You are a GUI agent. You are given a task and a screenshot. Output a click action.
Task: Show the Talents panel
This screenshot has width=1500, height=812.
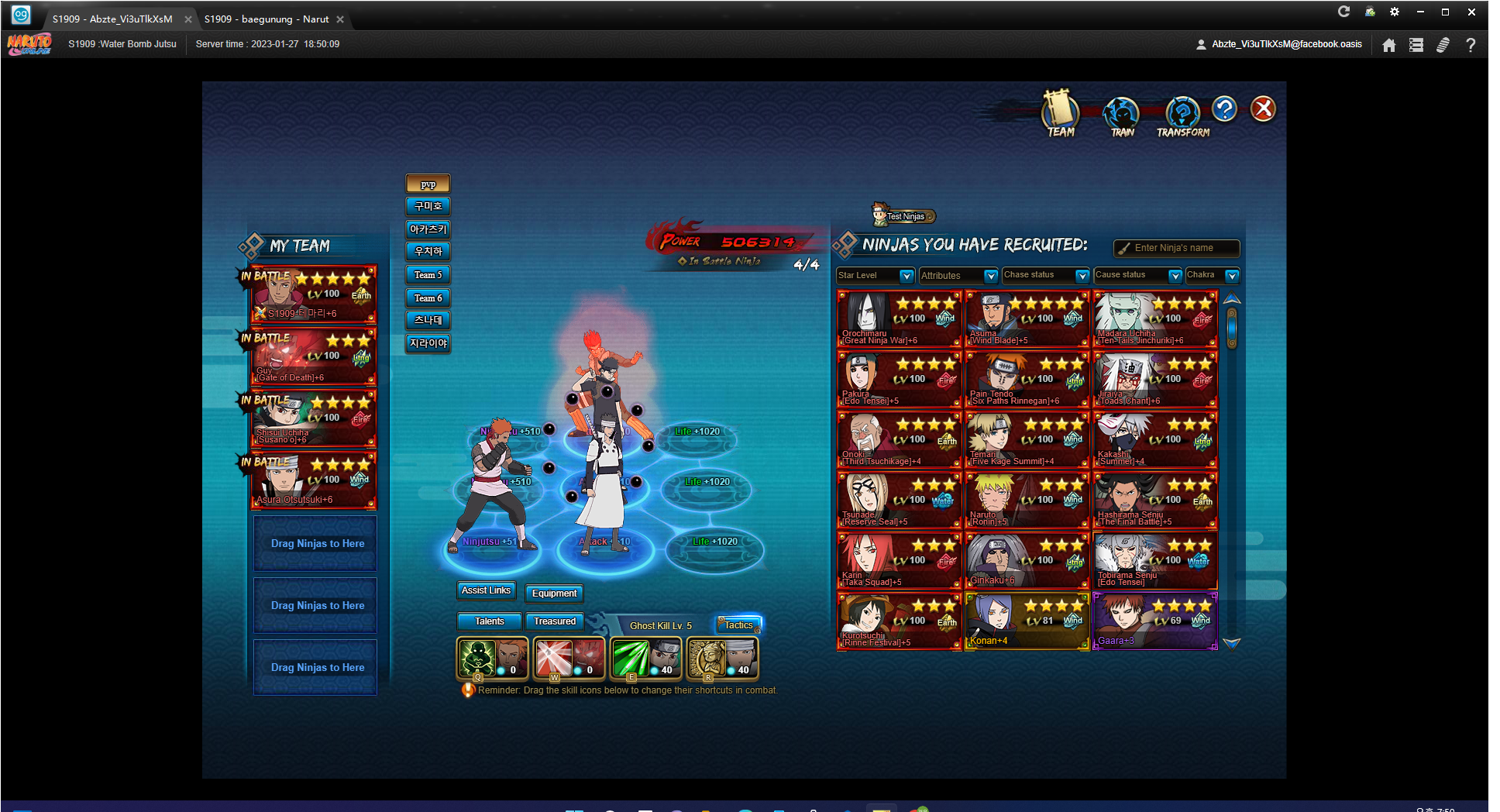tap(489, 621)
